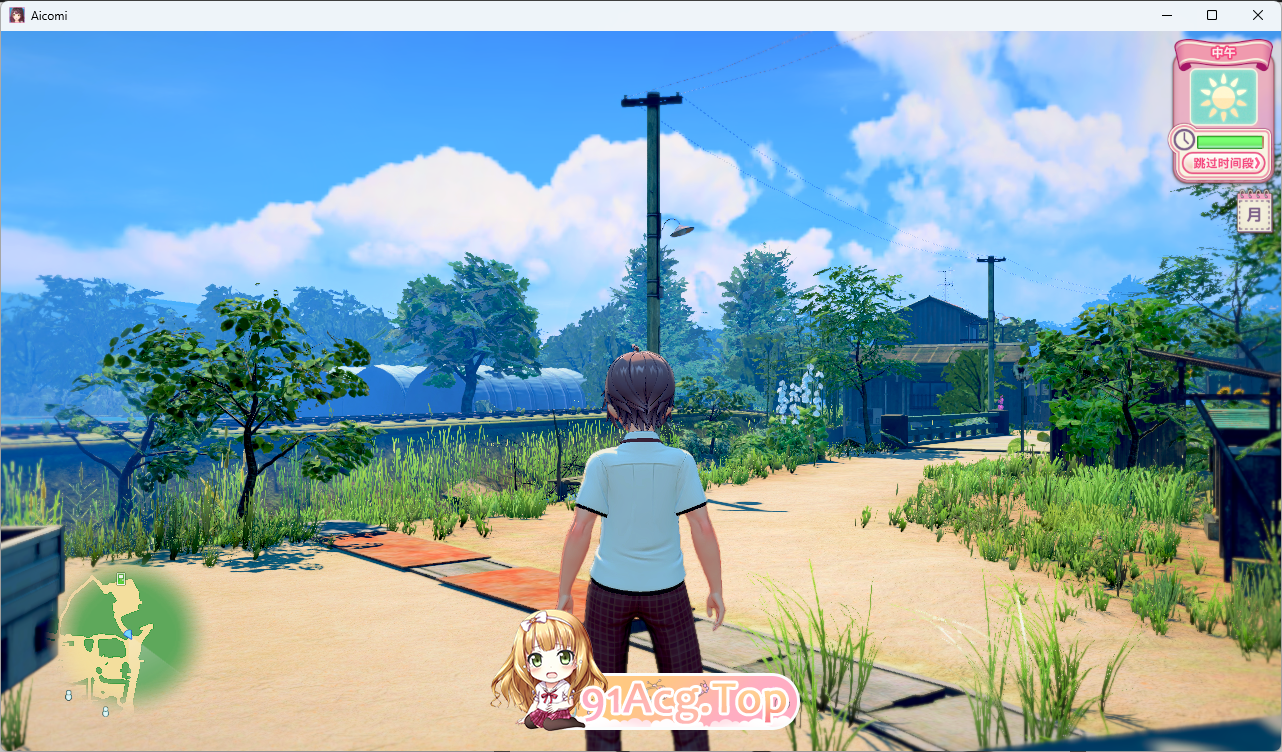The height and width of the screenshot is (752, 1282).
Task: Click the lower NPC marker on the minimap
Action: point(105,712)
